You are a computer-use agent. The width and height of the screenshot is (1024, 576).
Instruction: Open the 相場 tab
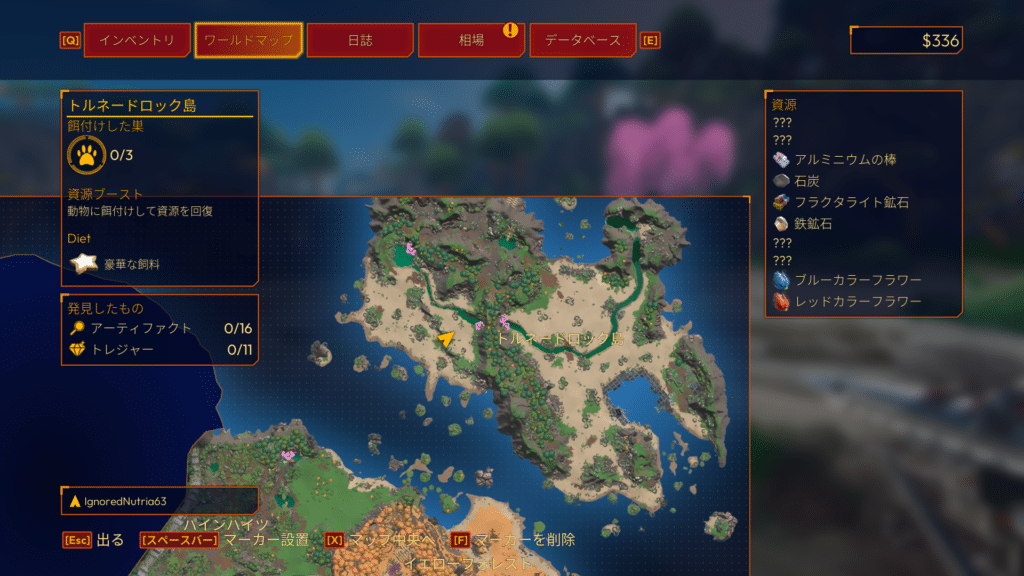pyautogui.click(x=472, y=41)
